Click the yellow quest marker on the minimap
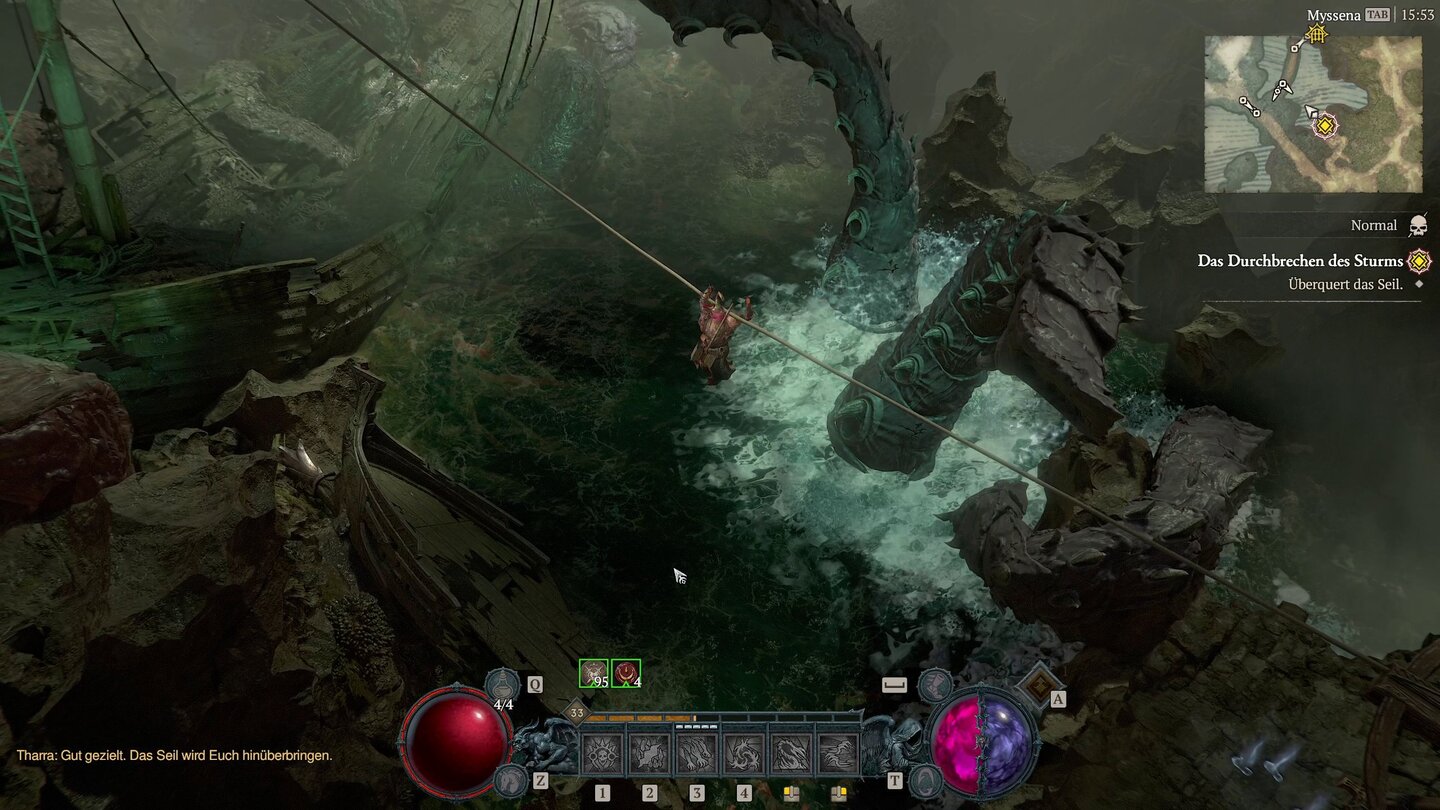Image resolution: width=1440 pixels, height=810 pixels. 1327,127
